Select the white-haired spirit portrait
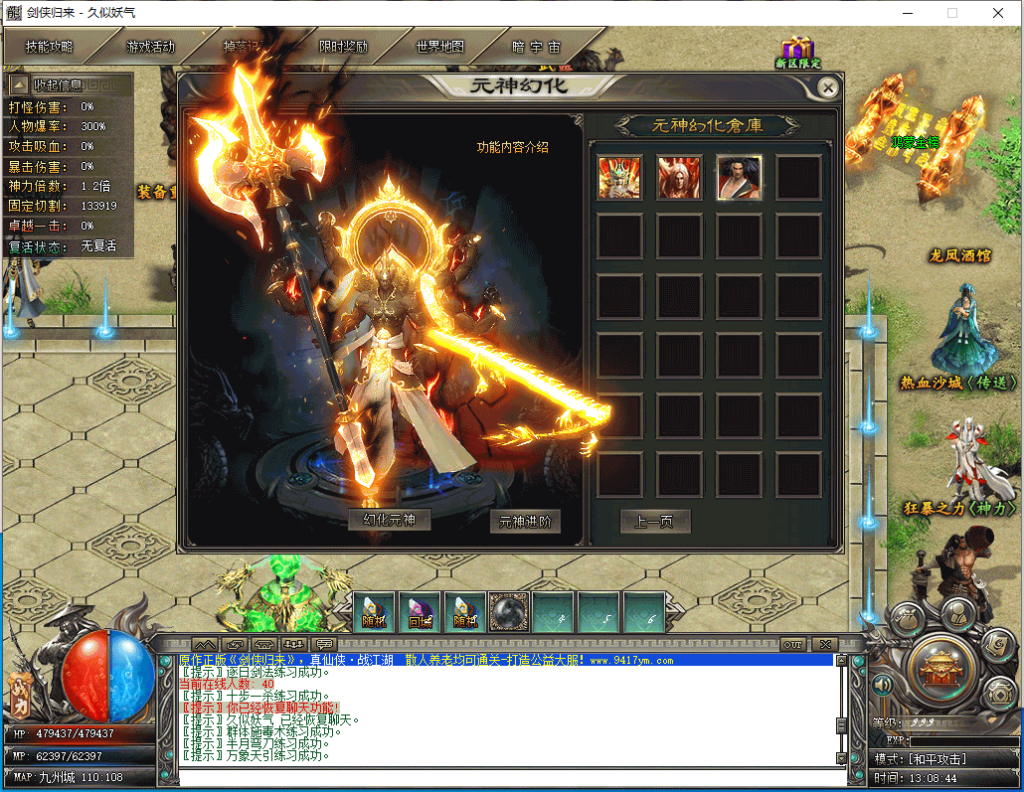The height and width of the screenshot is (792, 1024). coord(679,177)
